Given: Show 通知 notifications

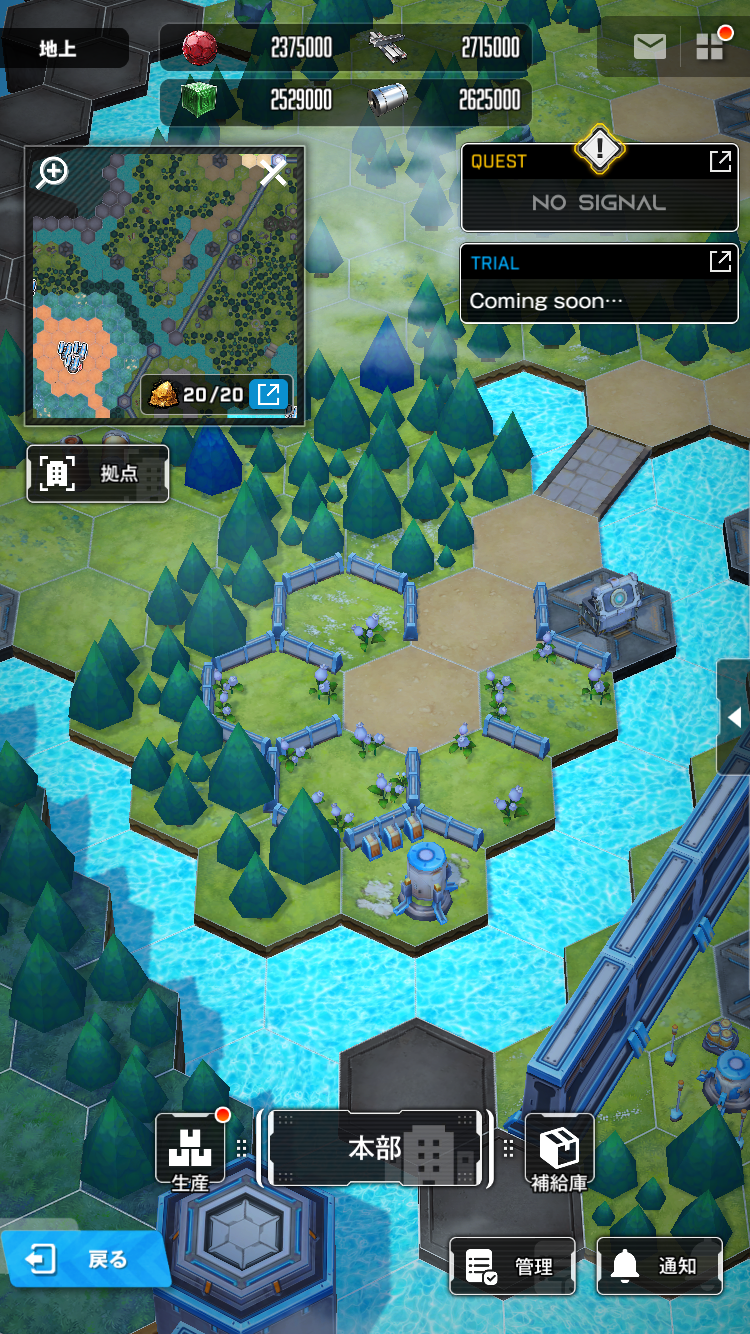Looking at the screenshot, I should tap(659, 1266).
